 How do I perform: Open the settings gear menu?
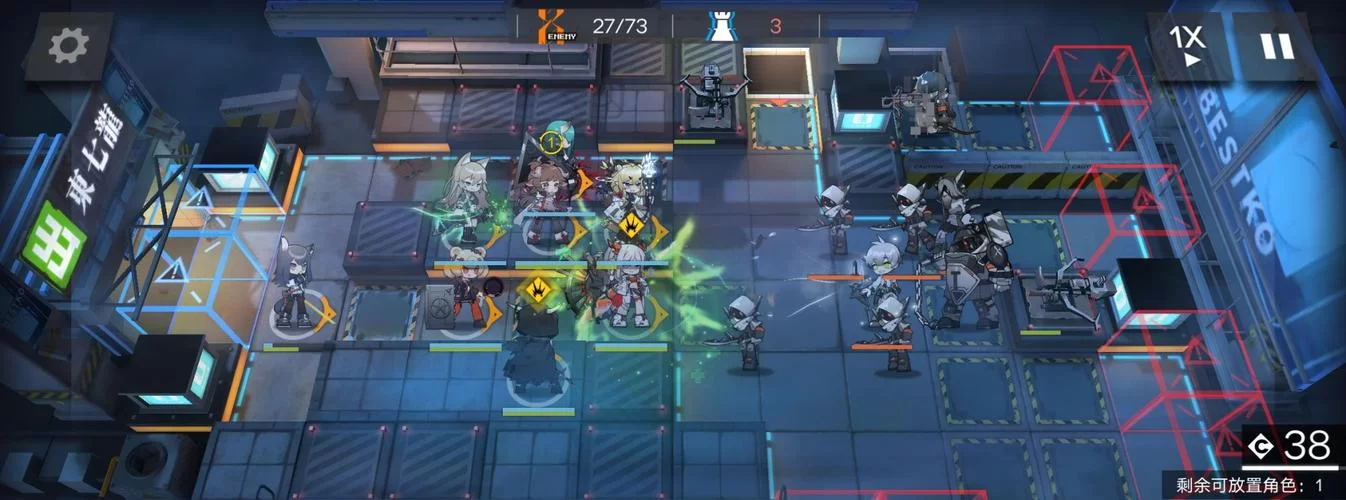pos(68,45)
